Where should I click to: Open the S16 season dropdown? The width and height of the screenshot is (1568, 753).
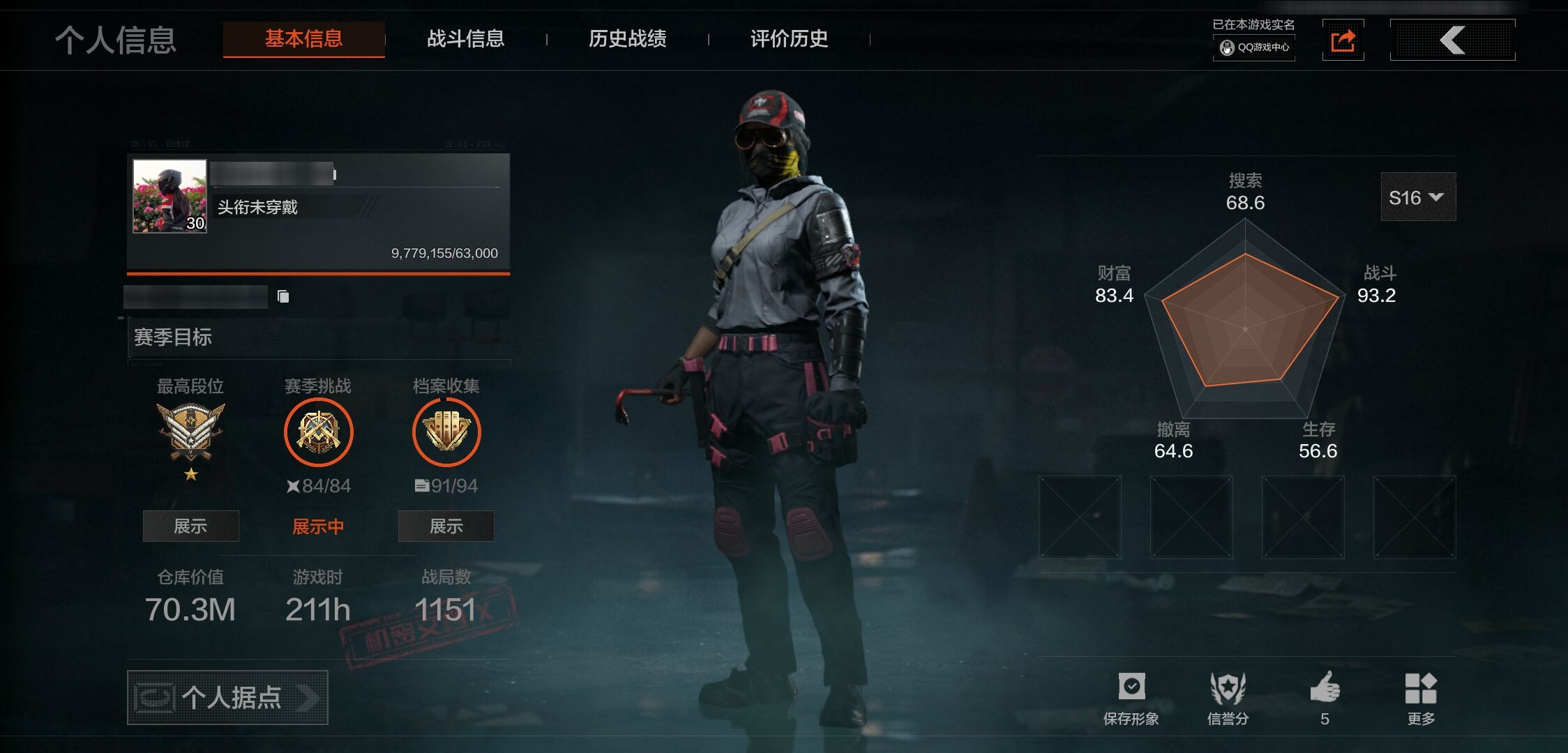pyautogui.click(x=1417, y=197)
